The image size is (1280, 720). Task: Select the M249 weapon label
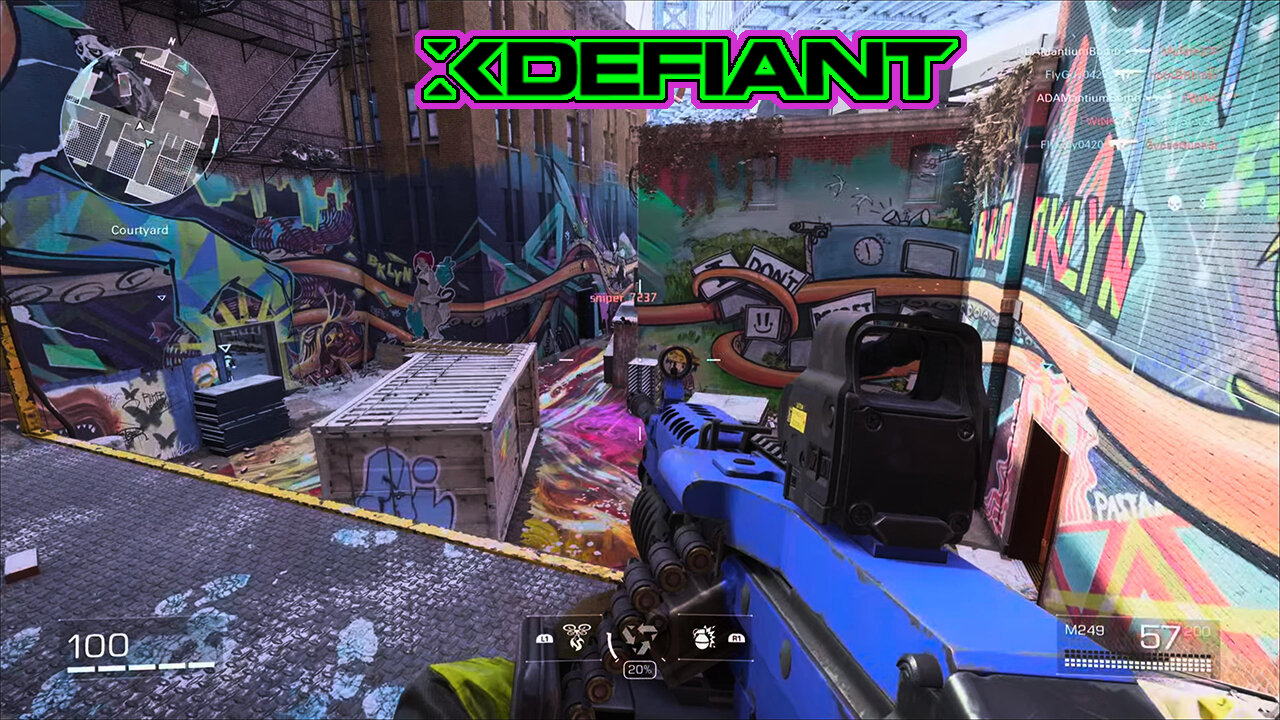coord(1085,630)
